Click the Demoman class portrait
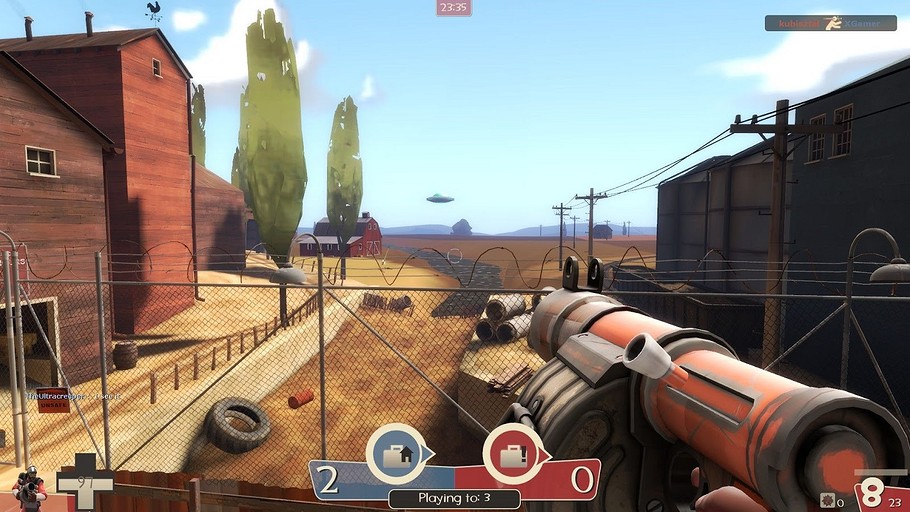The width and height of the screenshot is (910, 512). 29,488
